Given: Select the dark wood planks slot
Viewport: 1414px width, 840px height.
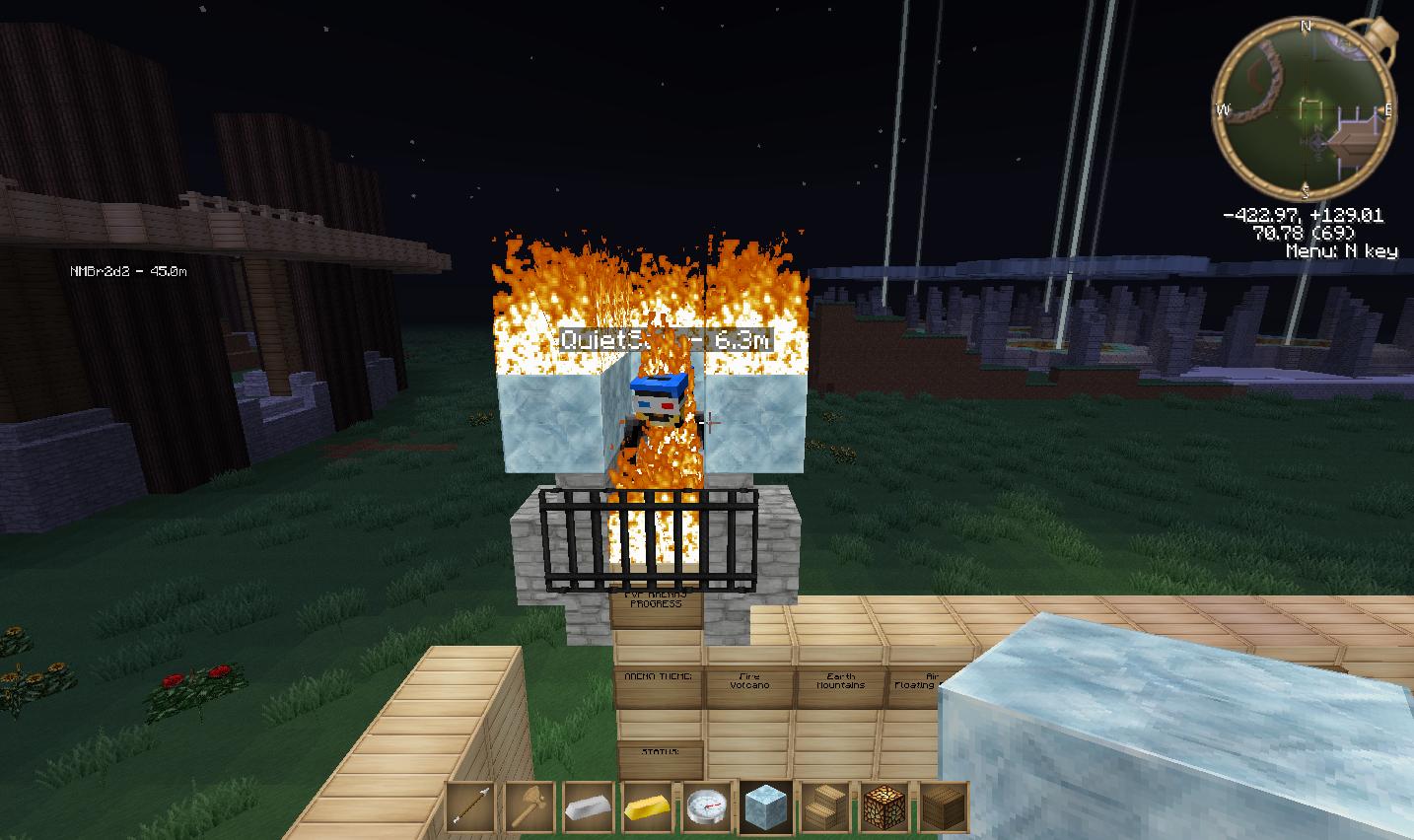Looking at the screenshot, I should click(x=944, y=808).
